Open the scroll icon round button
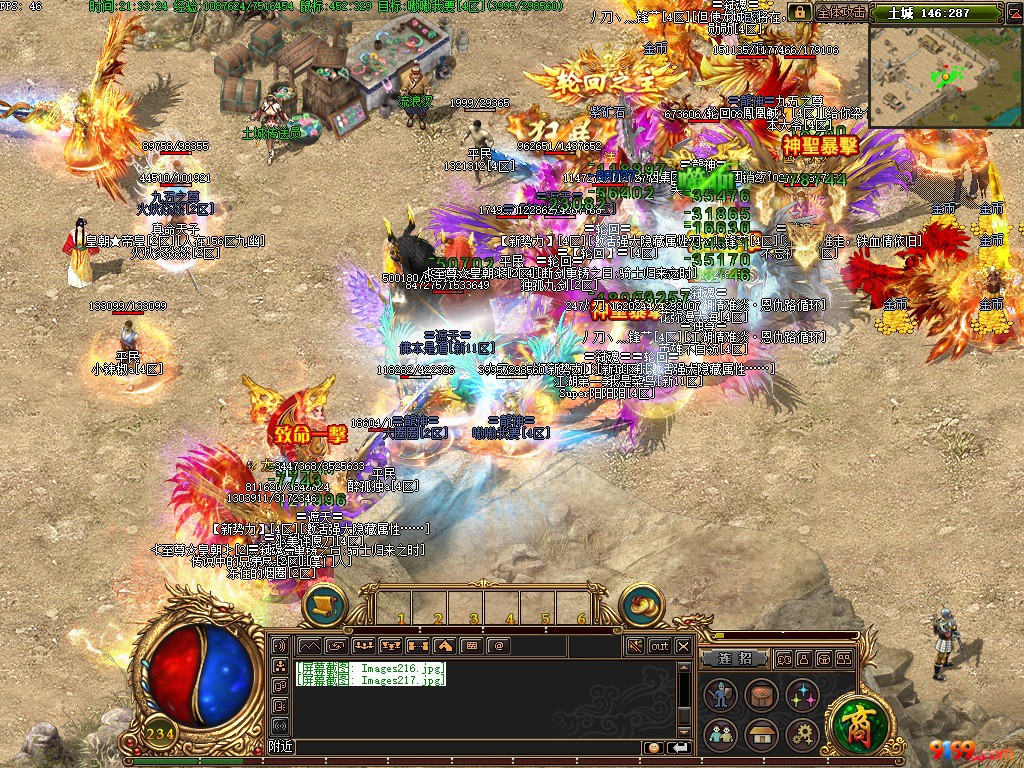The width and height of the screenshot is (1024, 768). 325,605
